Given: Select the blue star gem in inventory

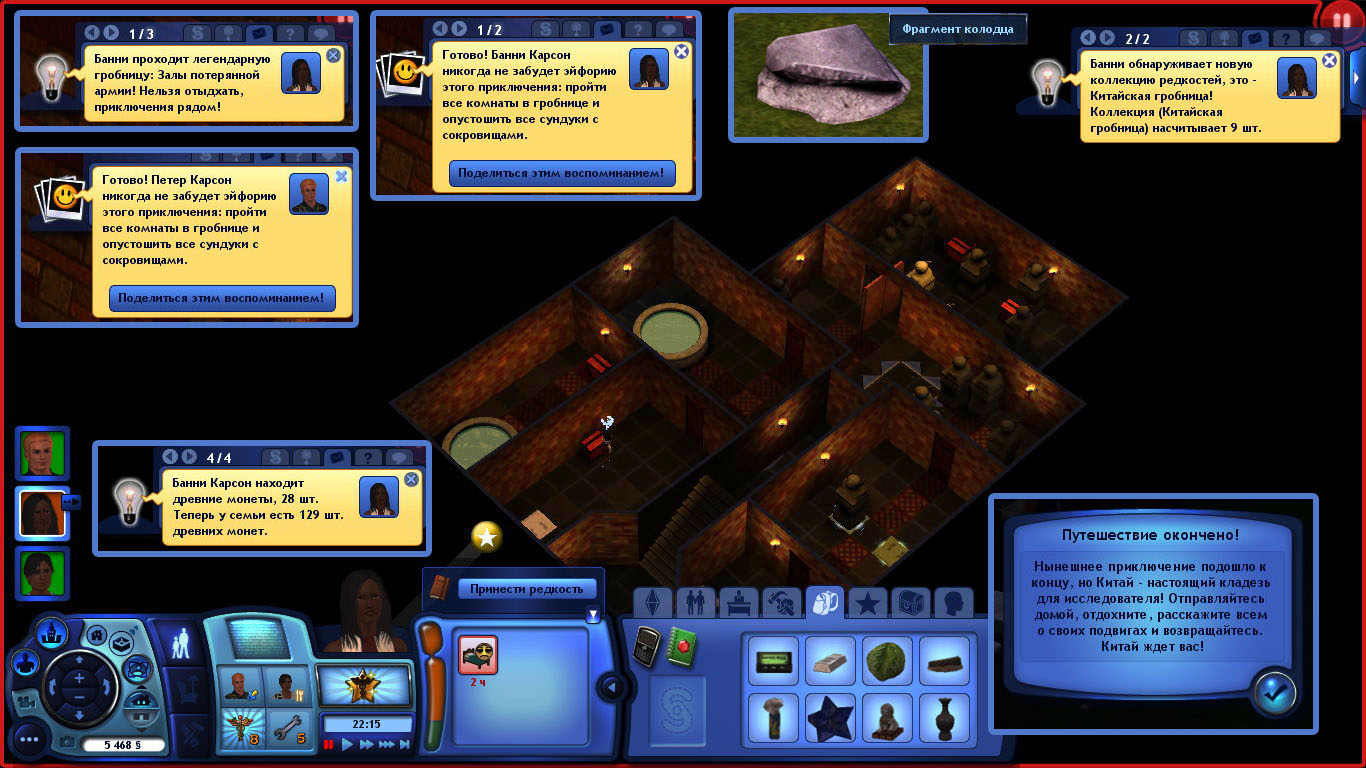Looking at the screenshot, I should click(x=830, y=719).
